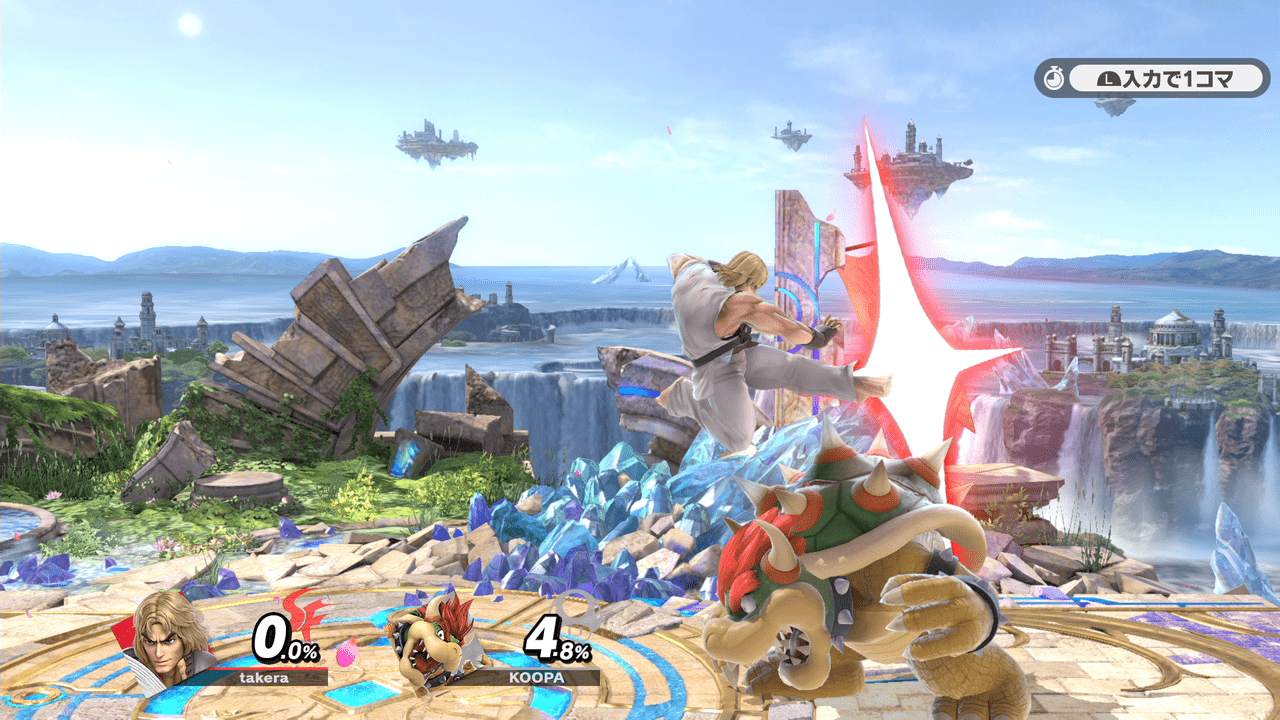Select Bowser's fighter portrait labeled KOOPA
The image size is (1280, 720).
[x=427, y=640]
